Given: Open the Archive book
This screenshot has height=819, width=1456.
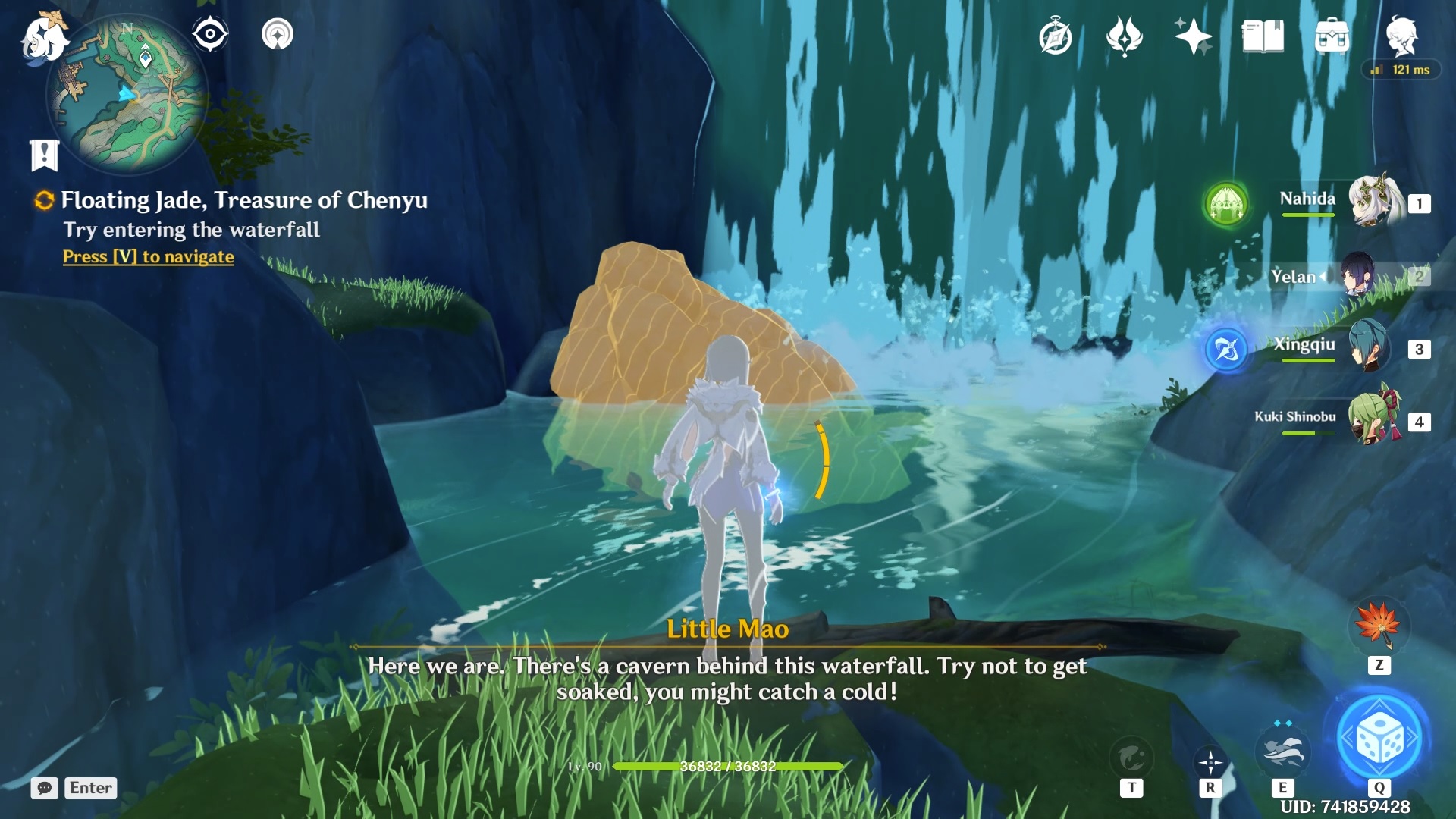Looking at the screenshot, I should (1261, 34).
